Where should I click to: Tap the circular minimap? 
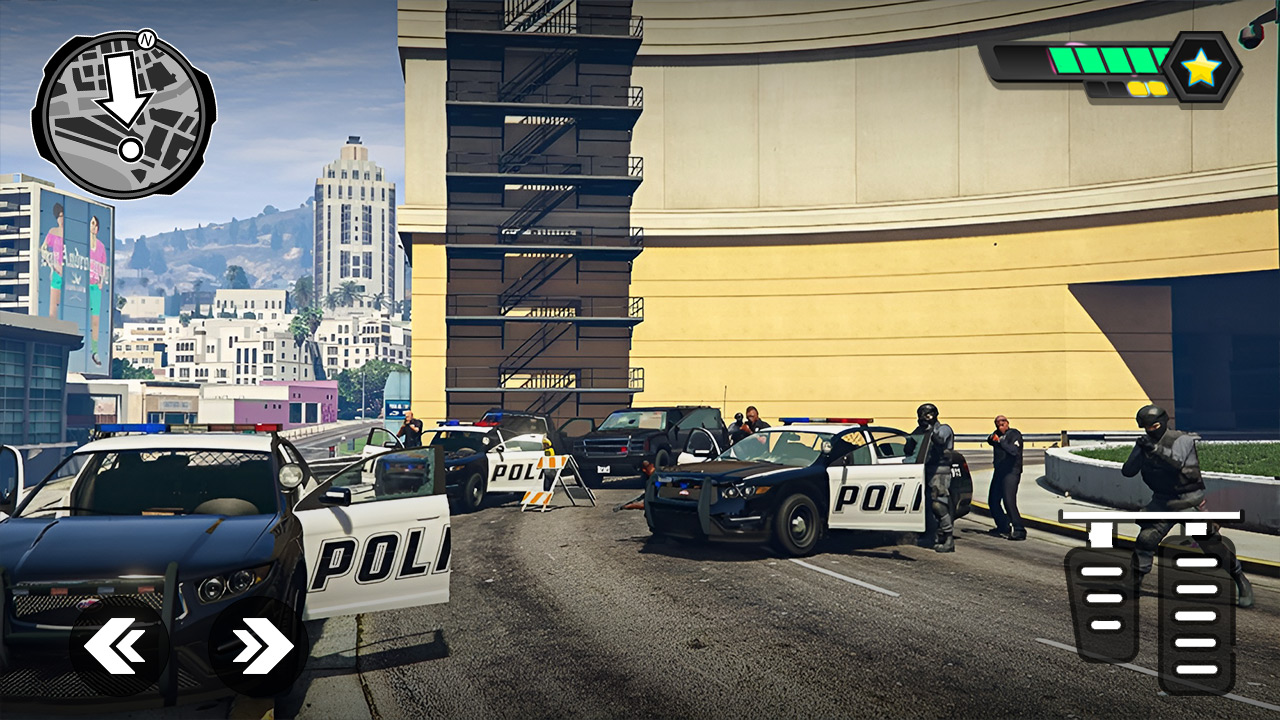tap(123, 116)
